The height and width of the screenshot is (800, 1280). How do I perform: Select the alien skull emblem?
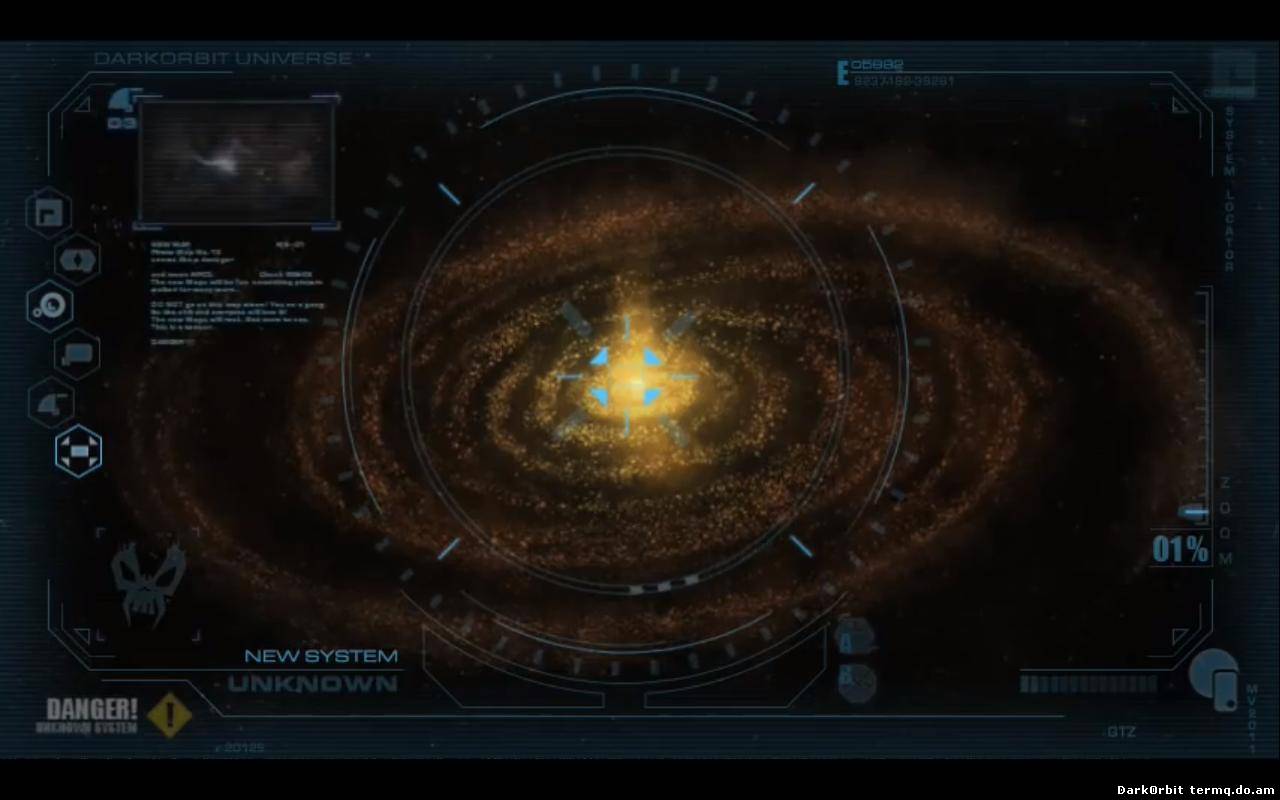tap(147, 584)
